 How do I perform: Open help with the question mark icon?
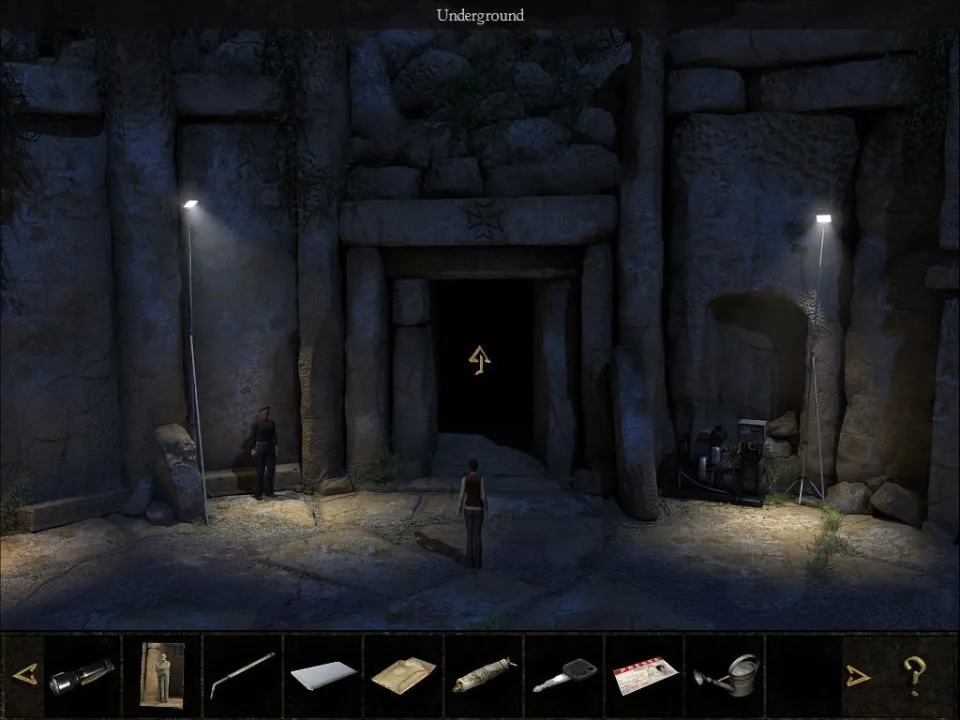coord(913,676)
